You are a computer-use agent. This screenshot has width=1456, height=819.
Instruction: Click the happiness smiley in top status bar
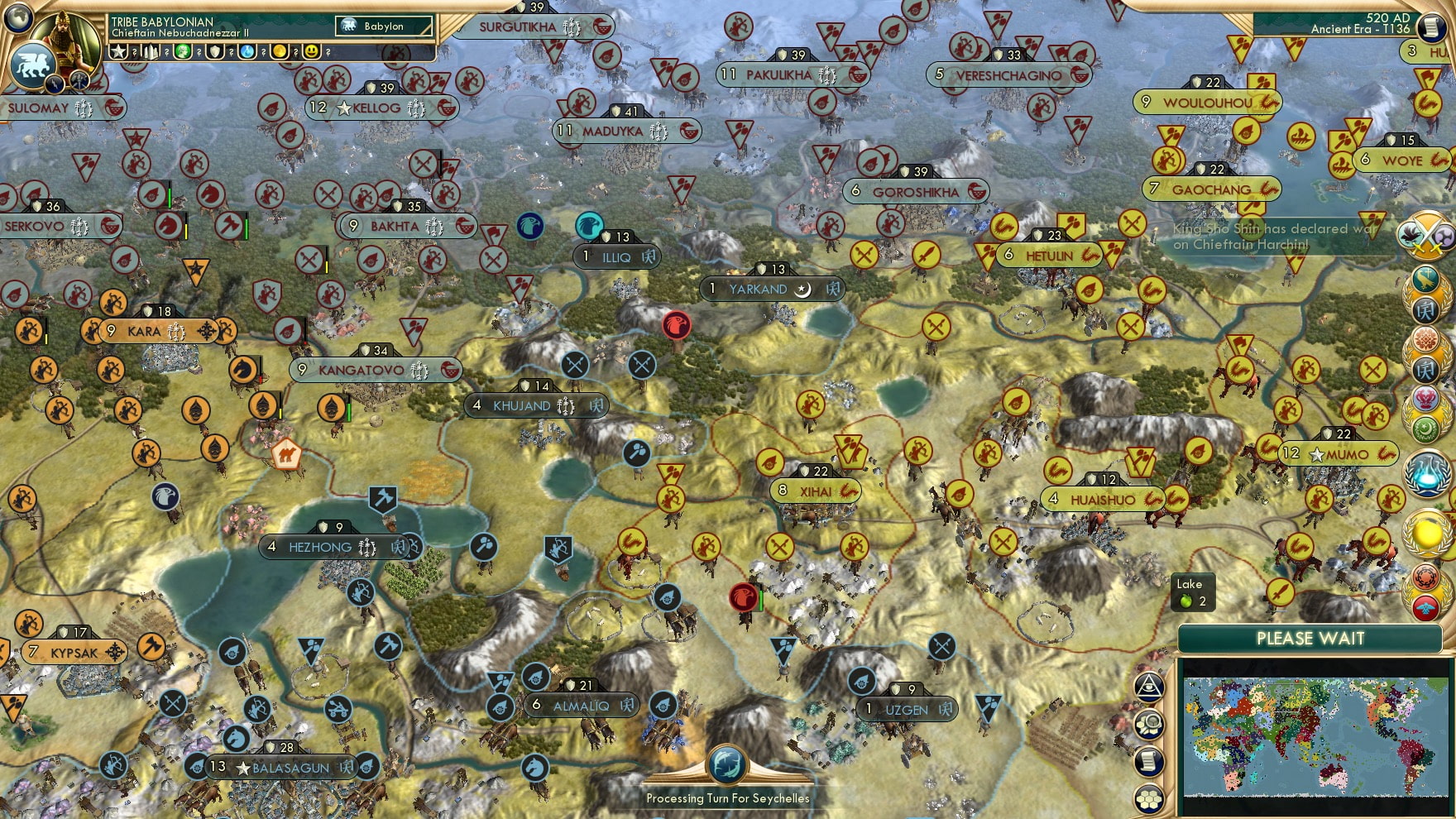tap(311, 52)
